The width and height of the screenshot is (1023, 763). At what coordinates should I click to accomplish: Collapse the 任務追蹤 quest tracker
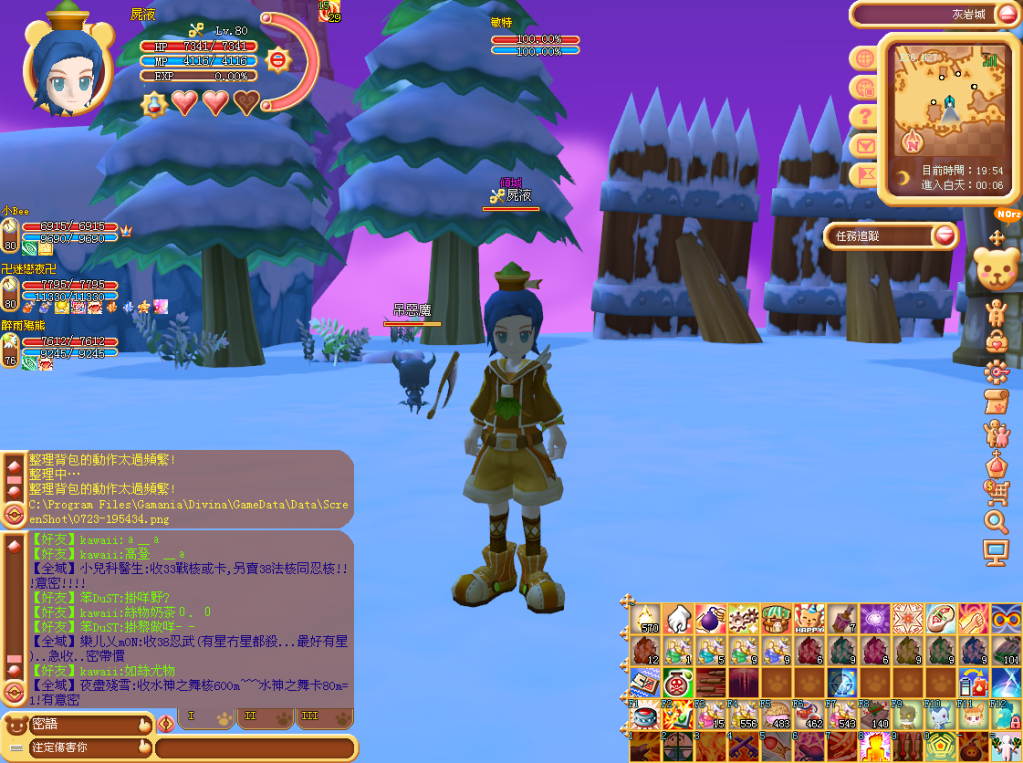pos(945,236)
